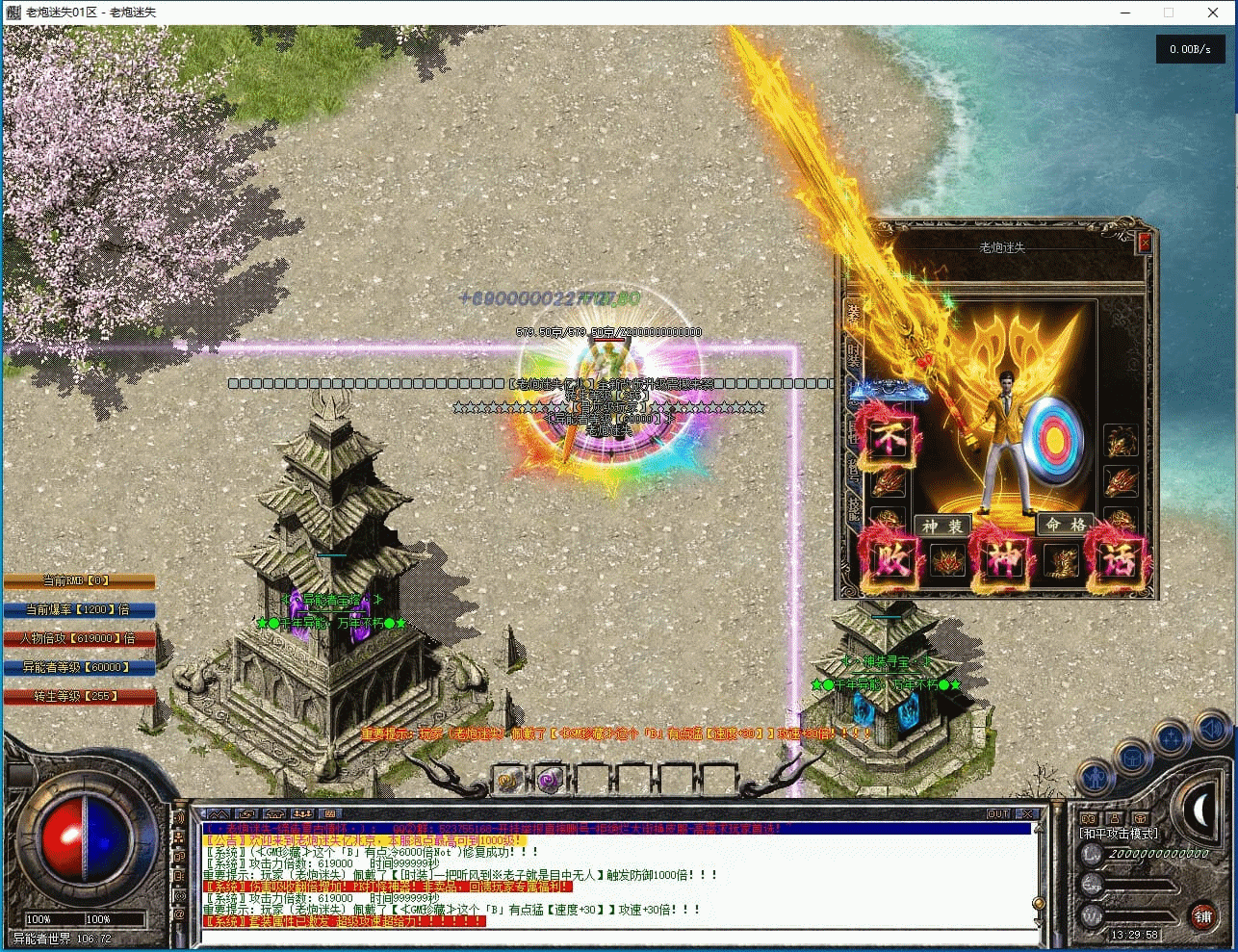This screenshot has height=952, width=1238.
Task: Open the 命格 destiny view
Action: tap(1066, 525)
